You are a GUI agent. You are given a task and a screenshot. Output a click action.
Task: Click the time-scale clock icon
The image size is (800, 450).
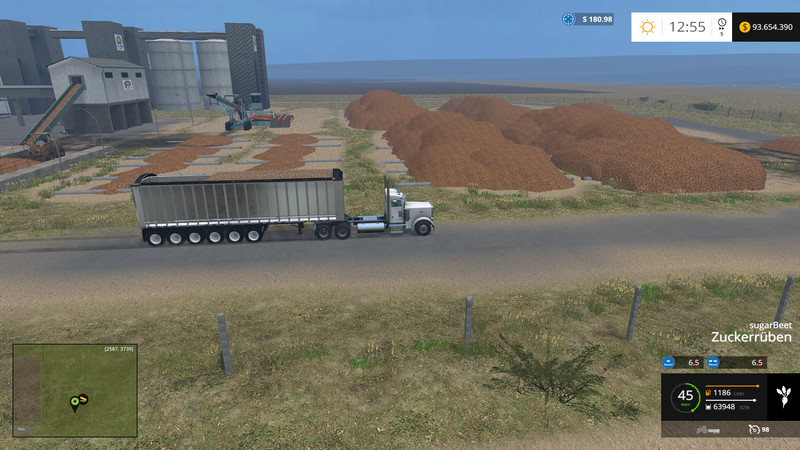722,24
